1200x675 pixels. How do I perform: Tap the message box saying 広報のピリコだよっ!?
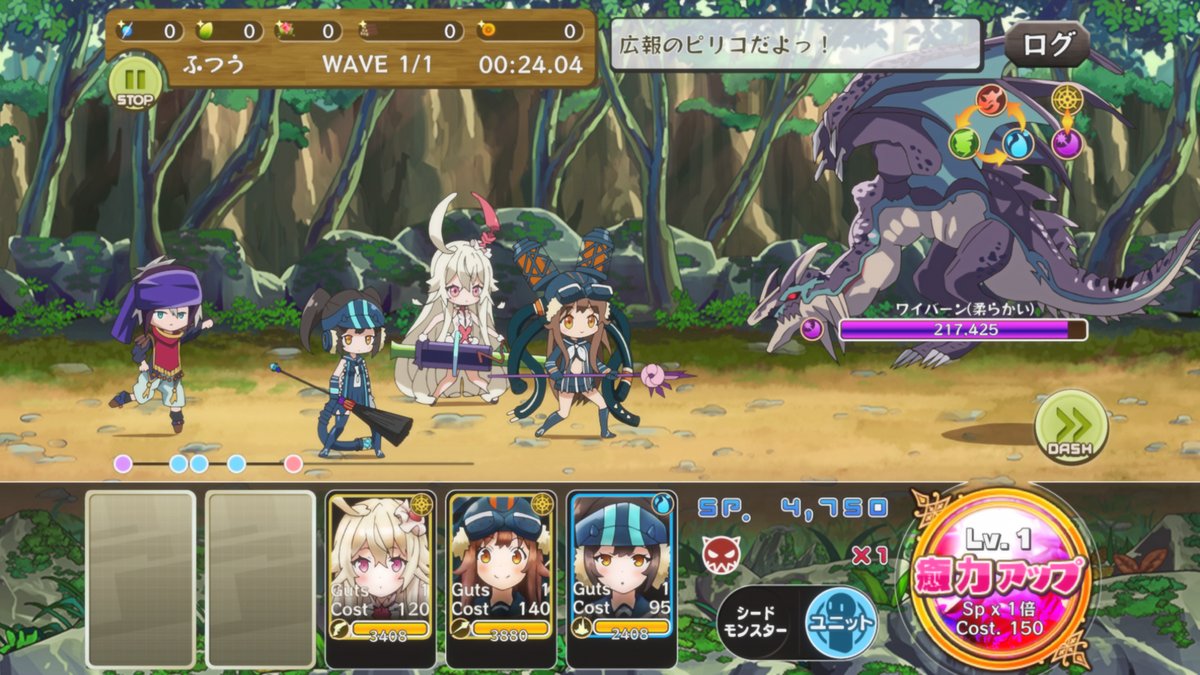click(796, 45)
